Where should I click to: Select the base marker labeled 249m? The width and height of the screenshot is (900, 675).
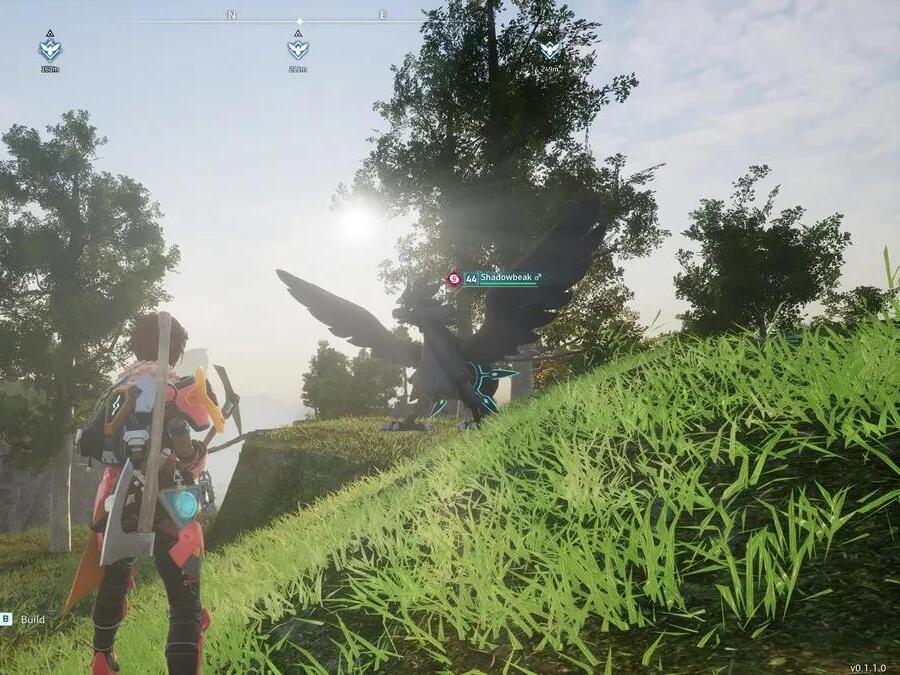[x=549, y=49]
